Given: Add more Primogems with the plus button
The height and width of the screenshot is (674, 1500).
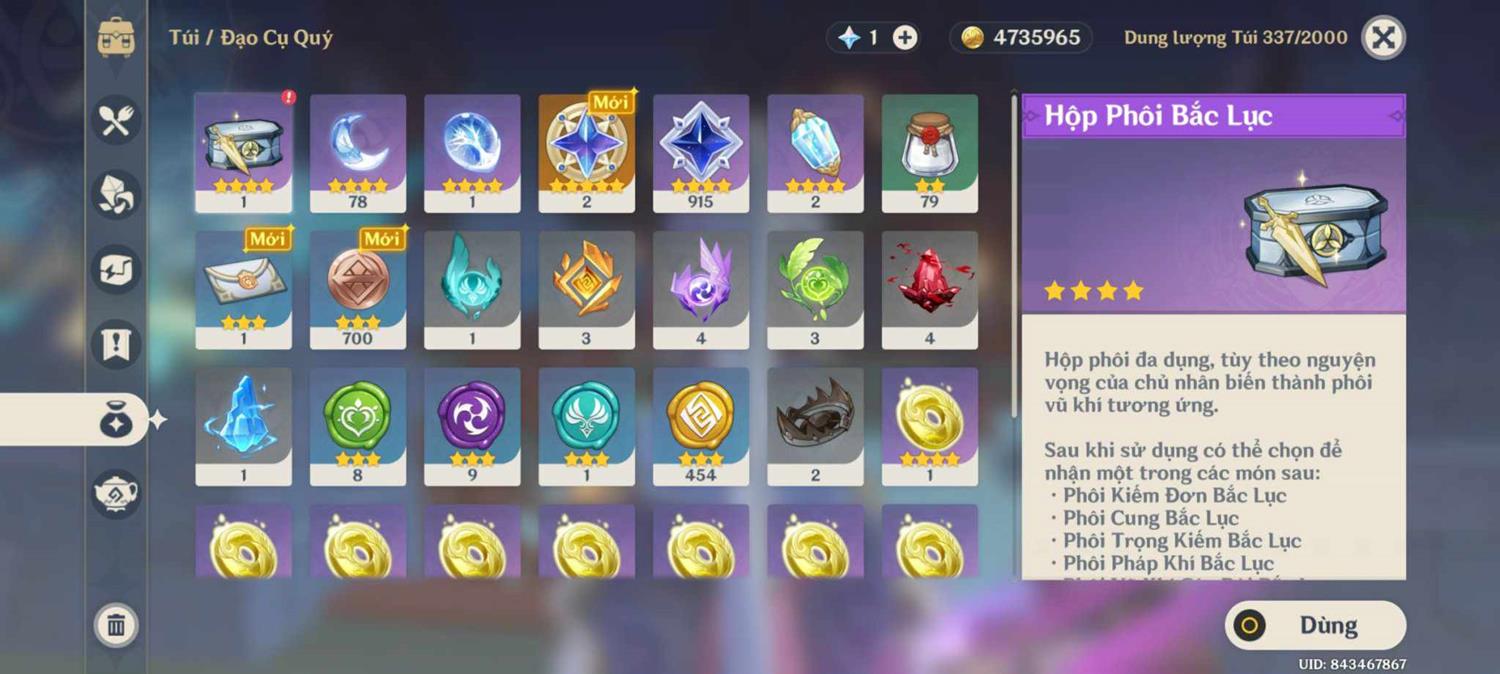Looking at the screenshot, I should [x=905, y=38].
